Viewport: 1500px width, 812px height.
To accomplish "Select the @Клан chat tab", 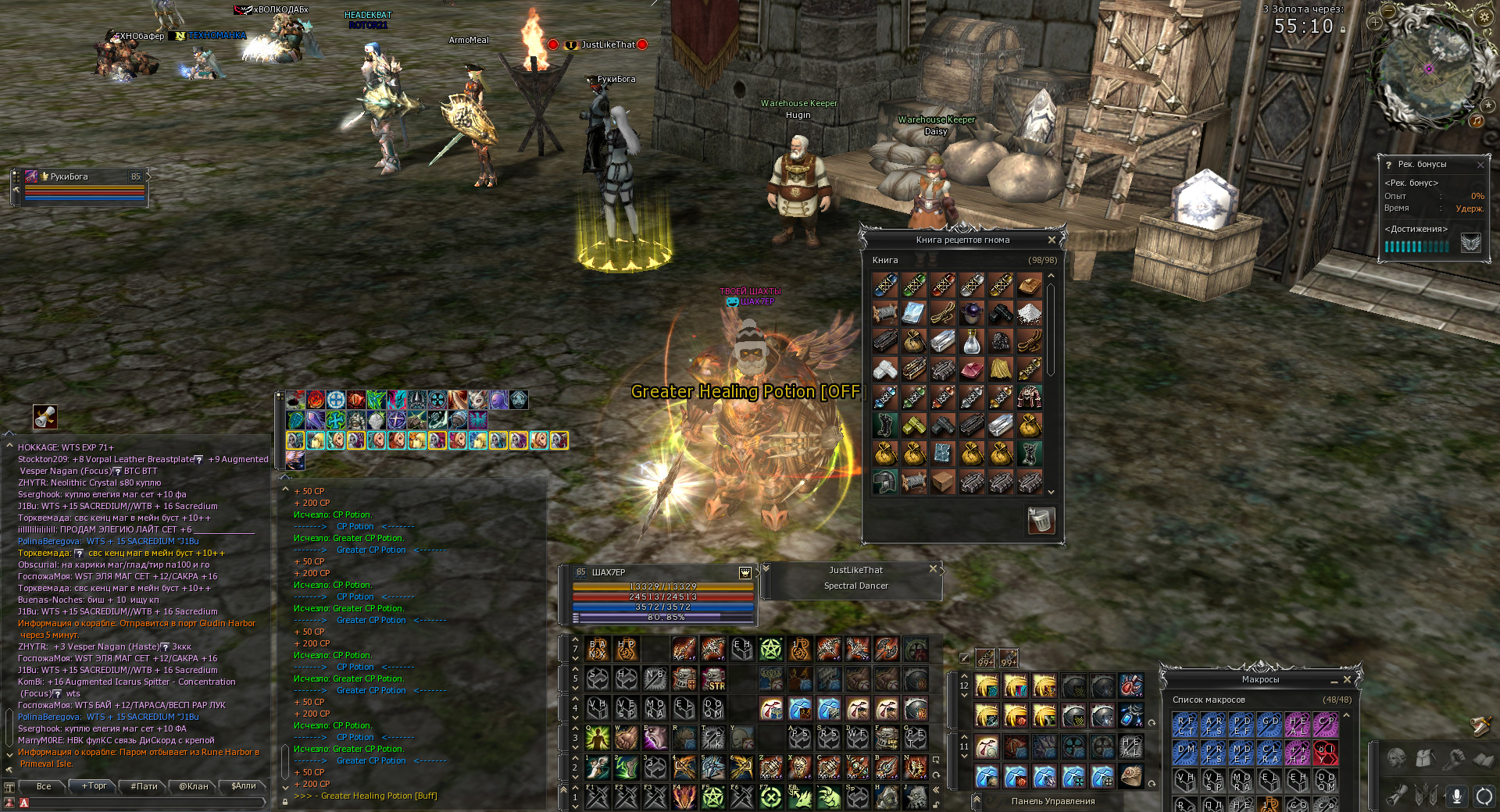I will tap(194, 786).
